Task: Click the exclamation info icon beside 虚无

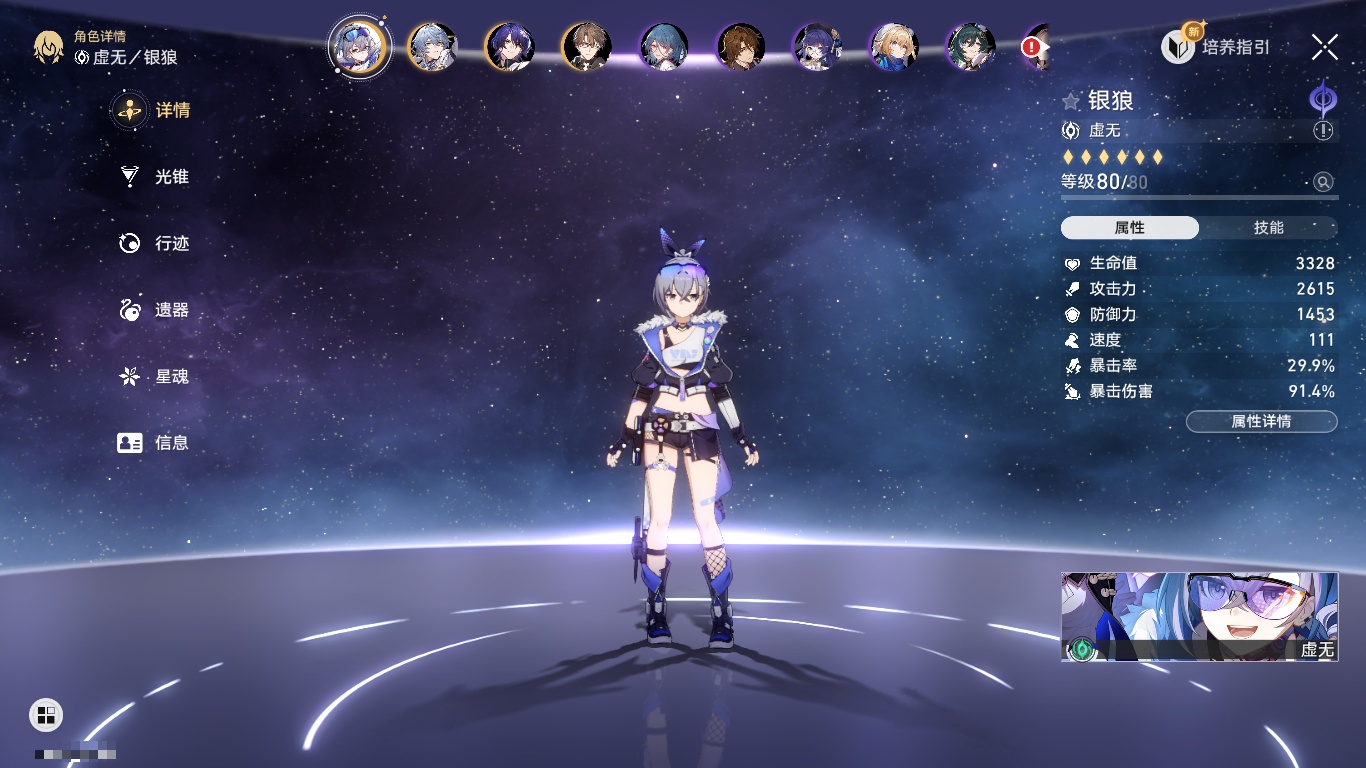Action: coord(1323,131)
